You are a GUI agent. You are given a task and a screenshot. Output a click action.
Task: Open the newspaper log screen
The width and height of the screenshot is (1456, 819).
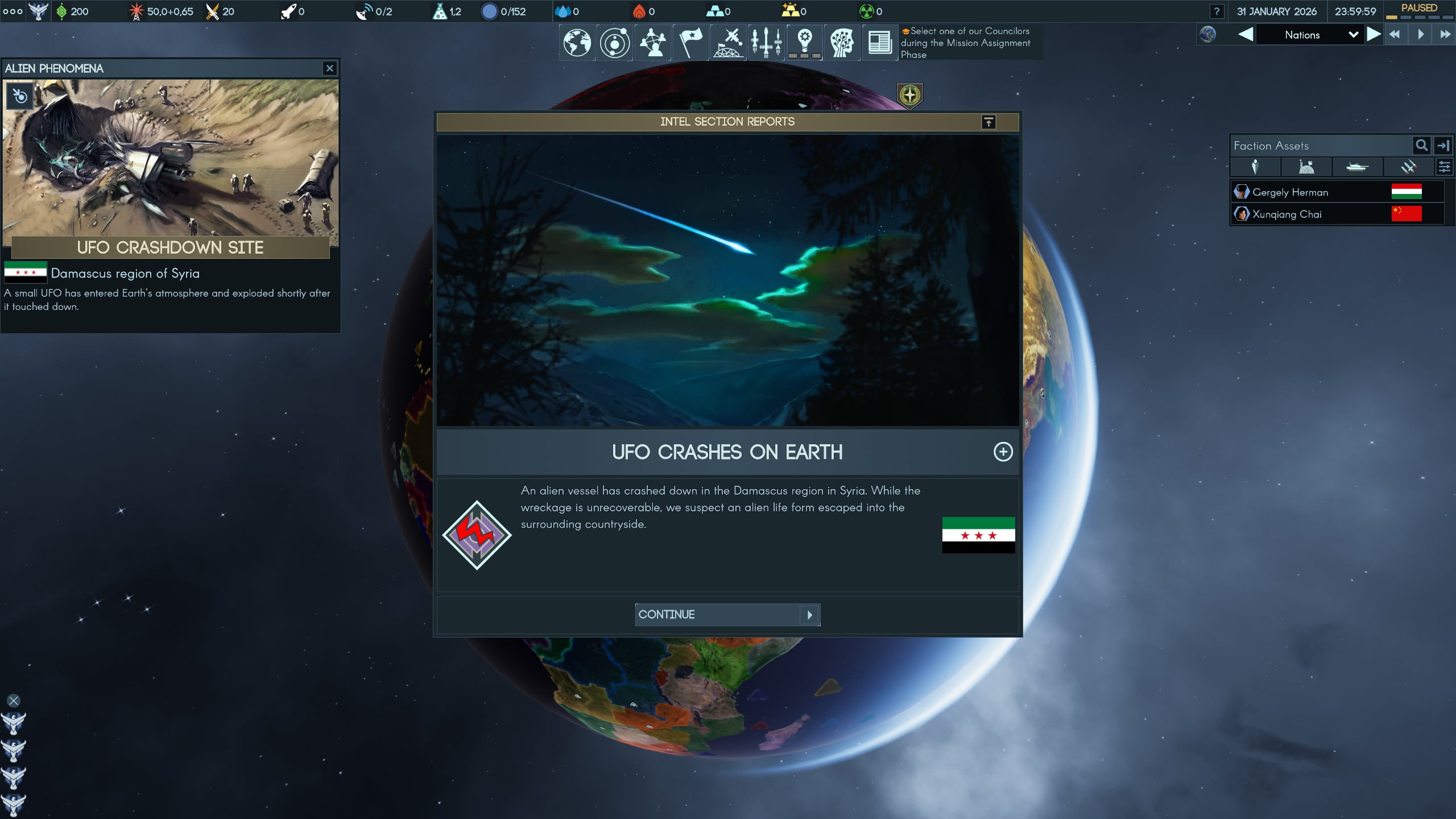pos(879,43)
